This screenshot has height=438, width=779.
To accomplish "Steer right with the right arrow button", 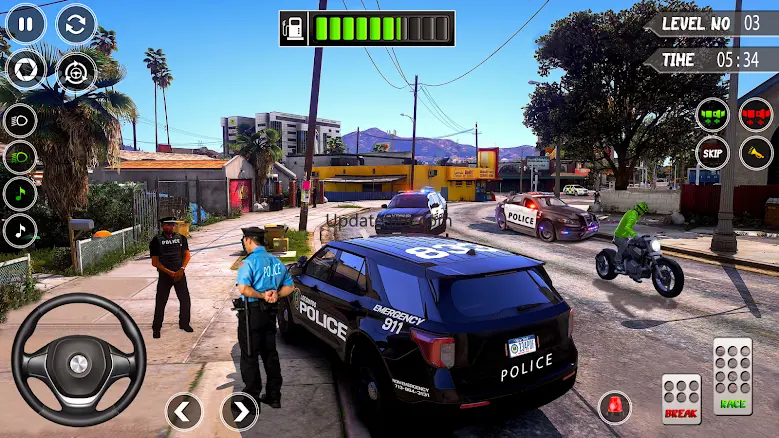I will pyautogui.click(x=239, y=411).
